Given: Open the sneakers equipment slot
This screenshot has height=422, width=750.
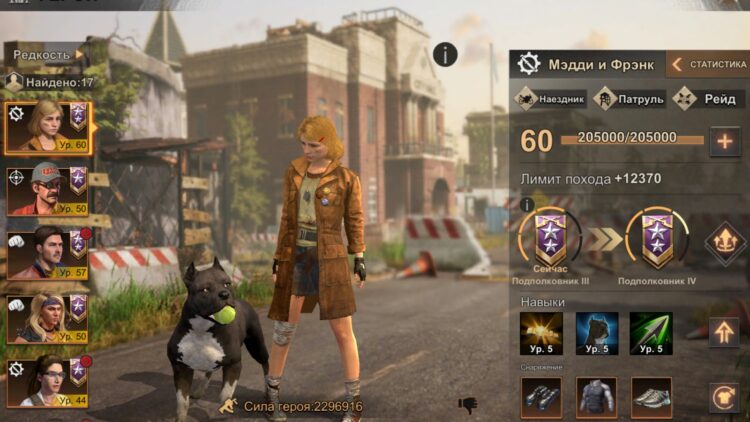Looking at the screenshot, I should (x=651, y=397).
